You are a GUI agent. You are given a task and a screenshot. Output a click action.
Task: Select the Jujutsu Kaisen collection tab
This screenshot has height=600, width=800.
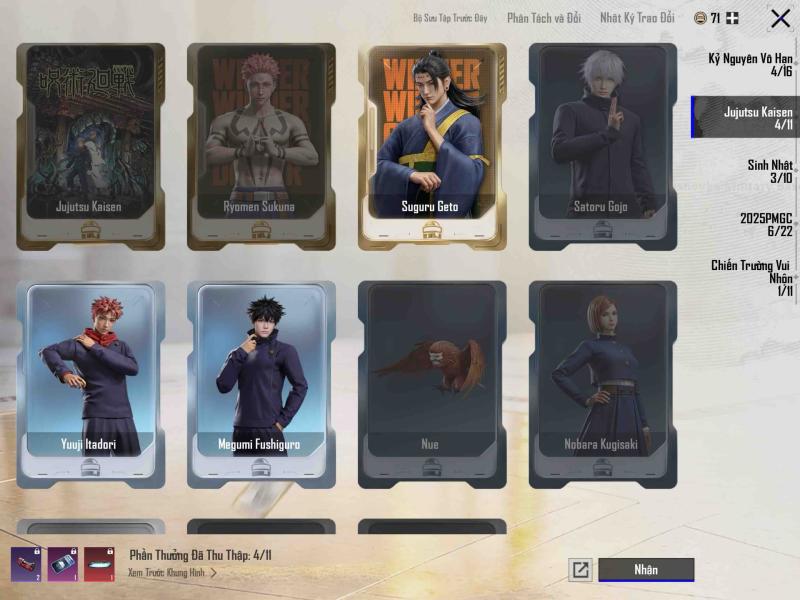750,118
